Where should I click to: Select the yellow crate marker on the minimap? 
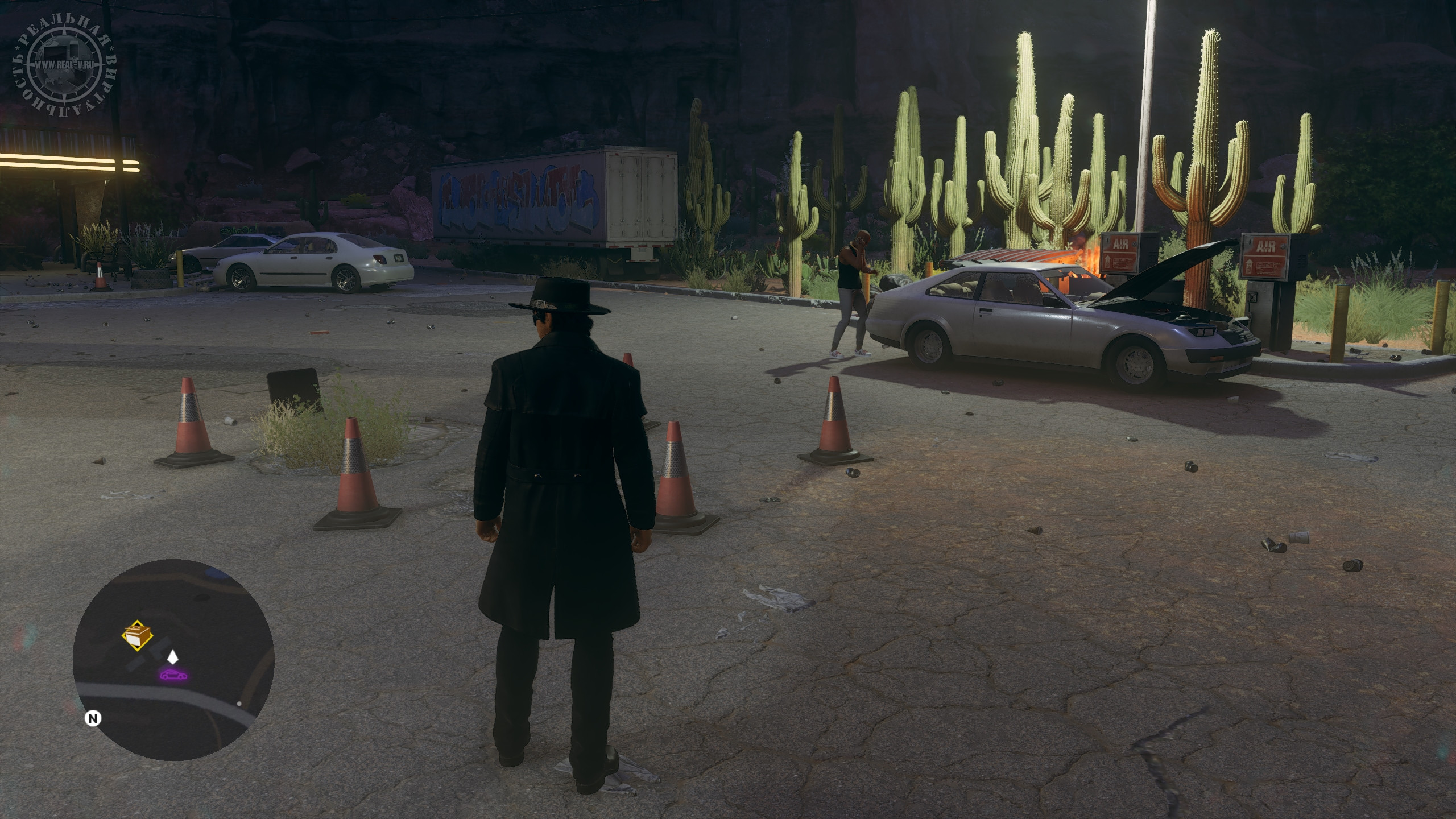pos(137,634)
